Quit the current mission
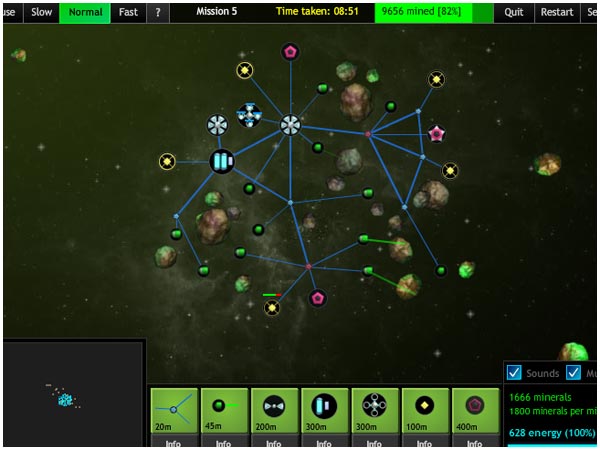Viewport: 600px width, 450px height. click(514, 12)
